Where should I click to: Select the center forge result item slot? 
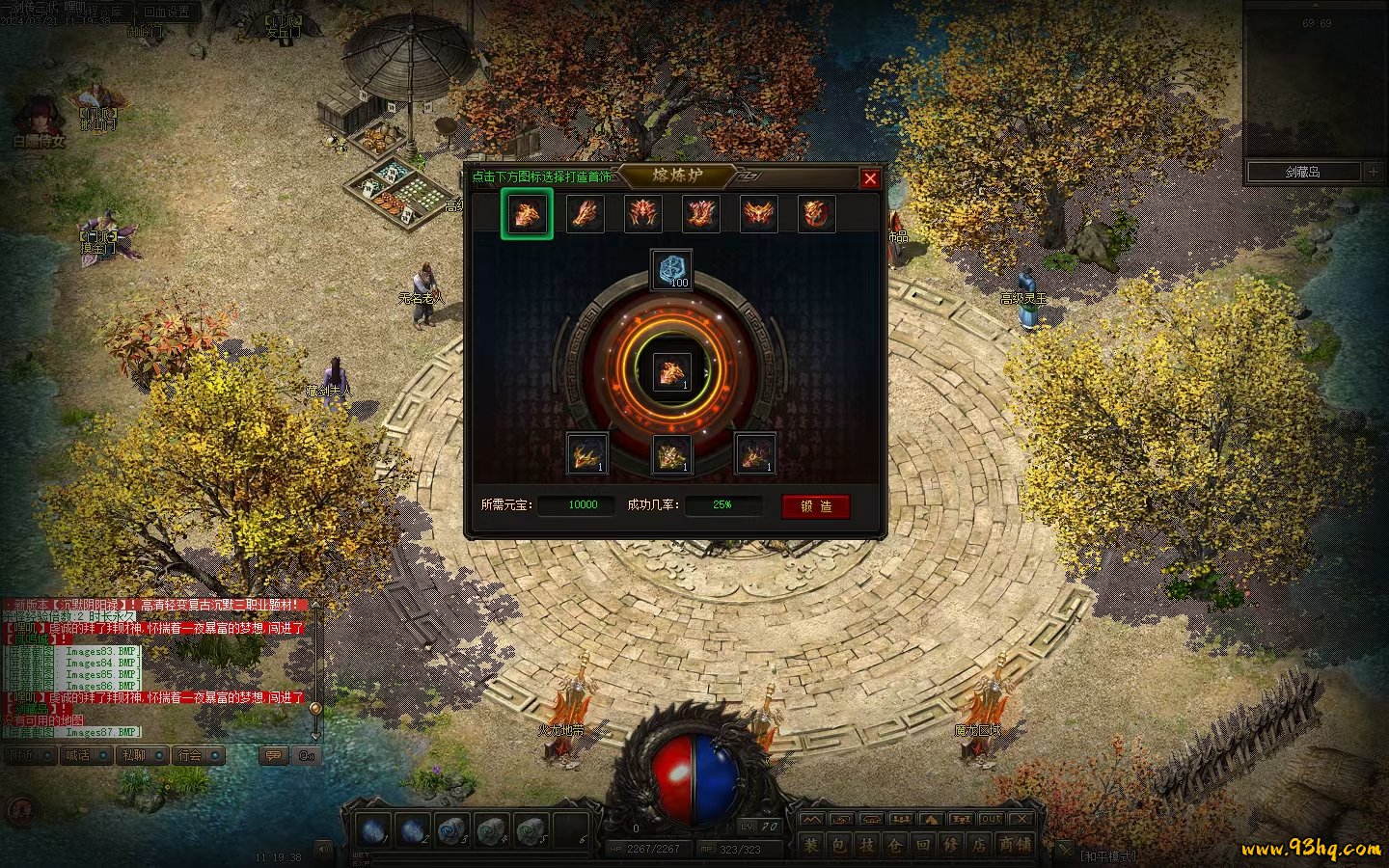click(671, 371)
